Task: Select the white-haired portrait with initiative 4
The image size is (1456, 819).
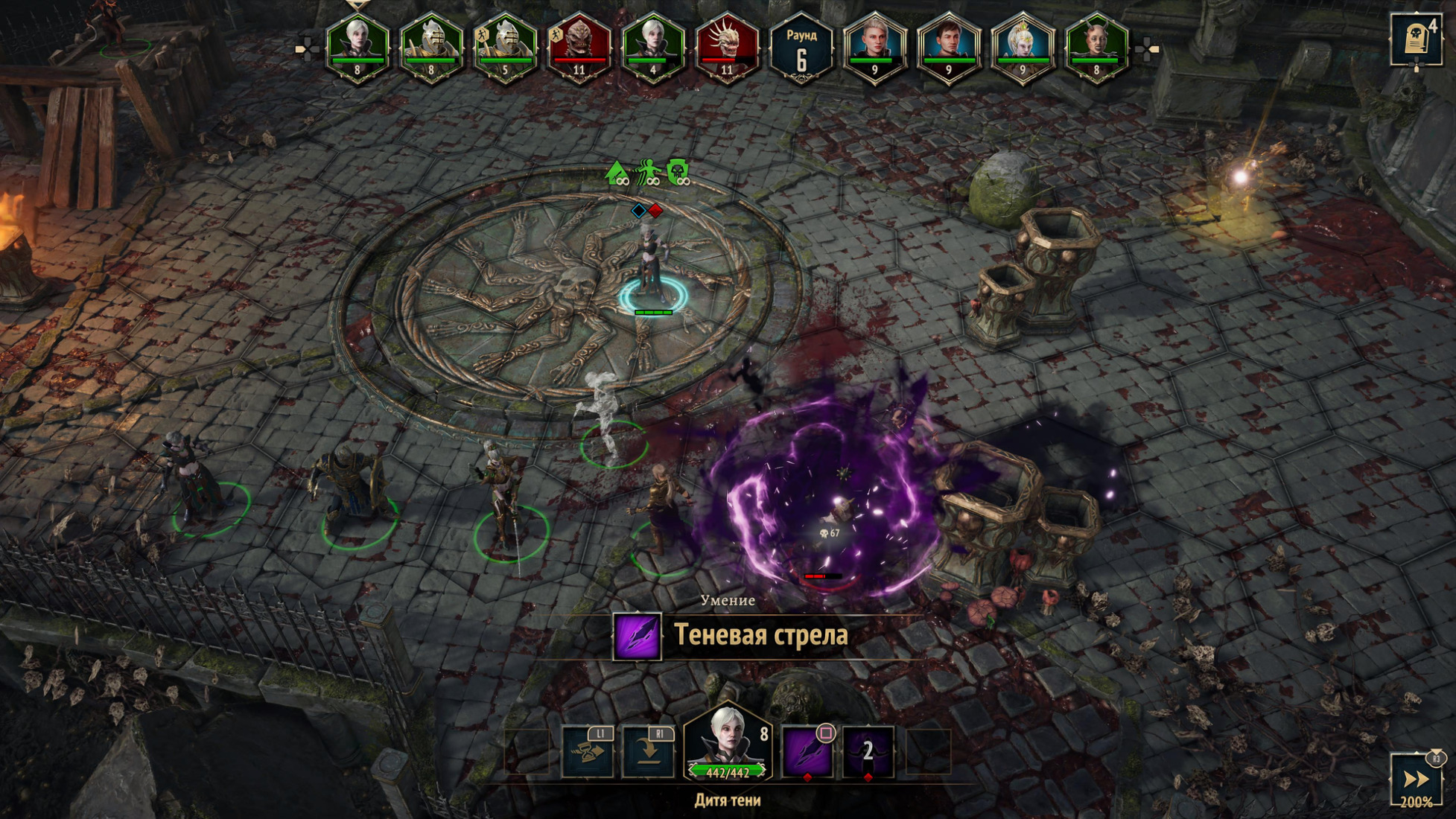Action: pyautogui.click(x=653, y=46)
